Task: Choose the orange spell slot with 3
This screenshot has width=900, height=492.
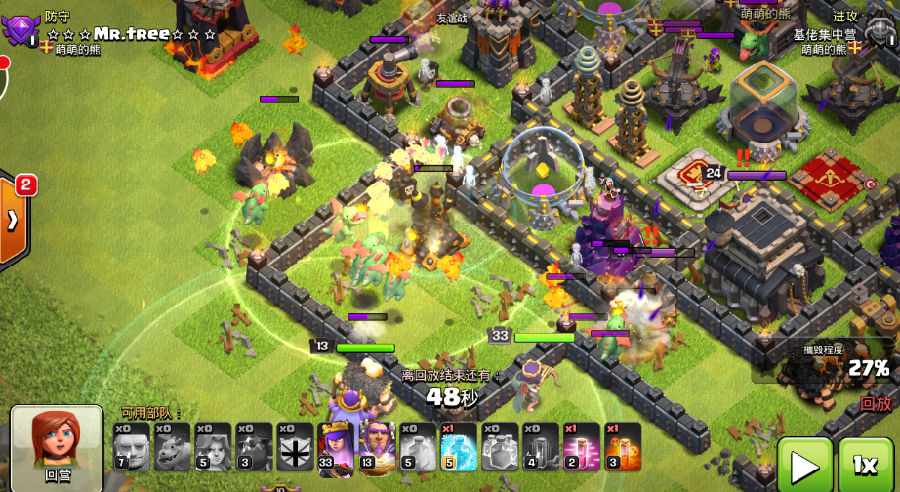Action: coord(623,446)
